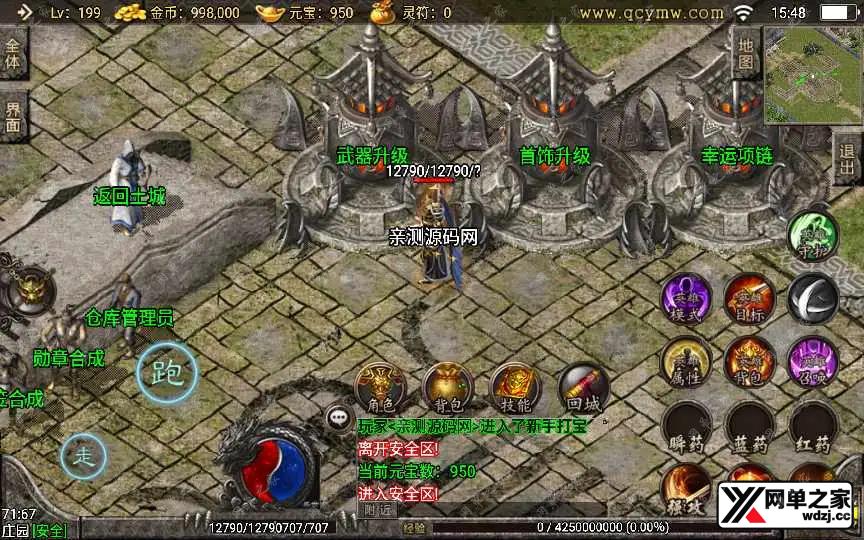864x540 pixels.
Task: Switch to 跑 run mode
Action: pyautogui.click(x=167, y=373)
